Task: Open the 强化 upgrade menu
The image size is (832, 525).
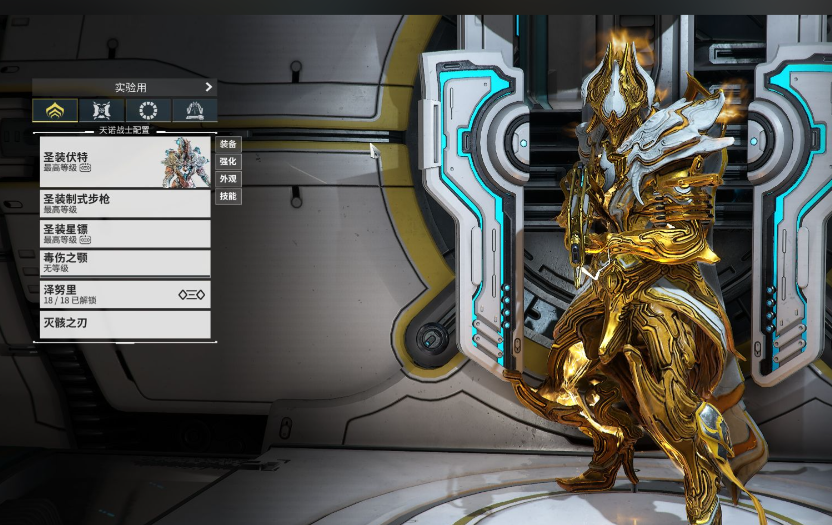Action: (x=228, y=161)
